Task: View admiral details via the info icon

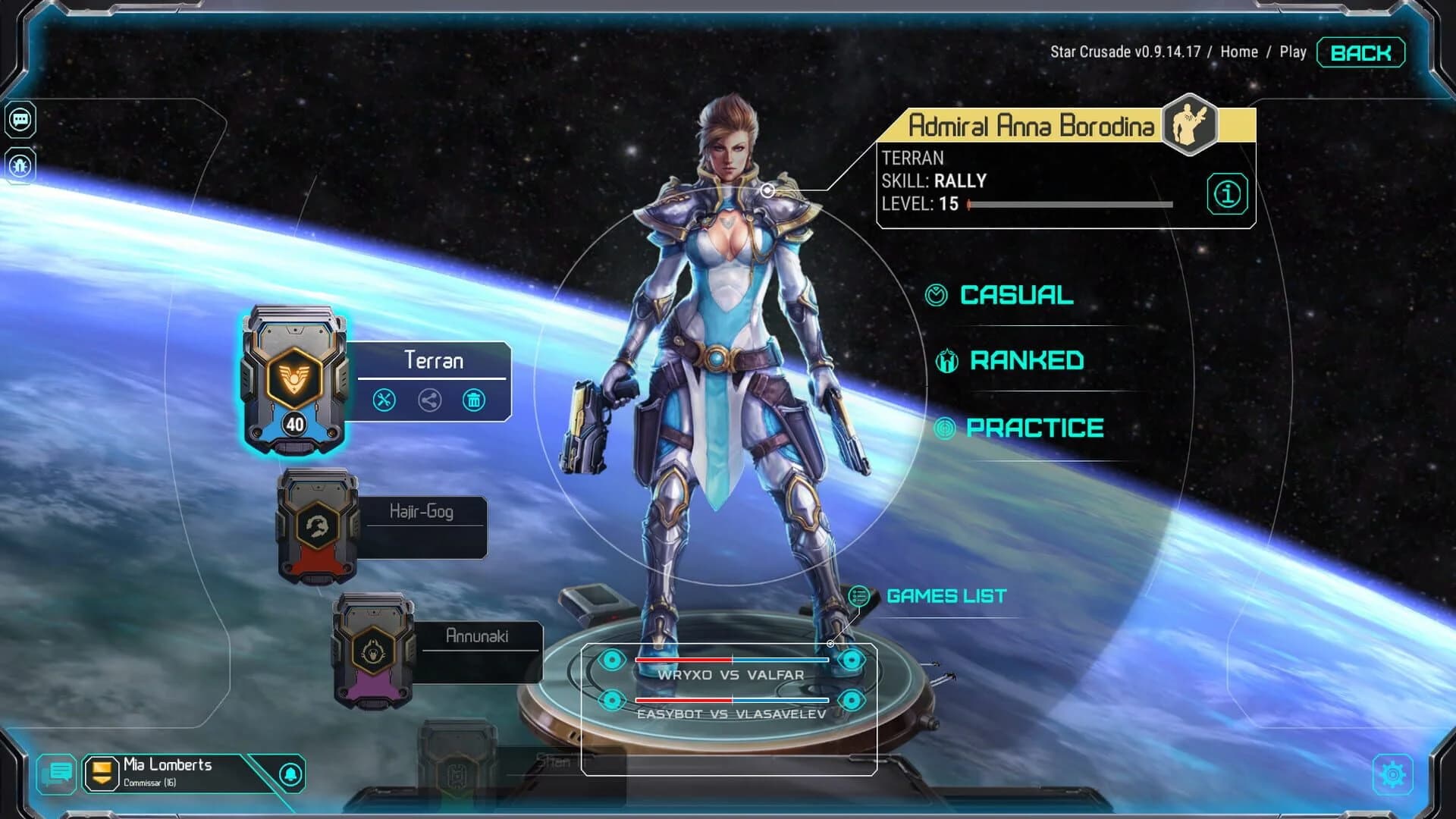Action: [1227, 193]
